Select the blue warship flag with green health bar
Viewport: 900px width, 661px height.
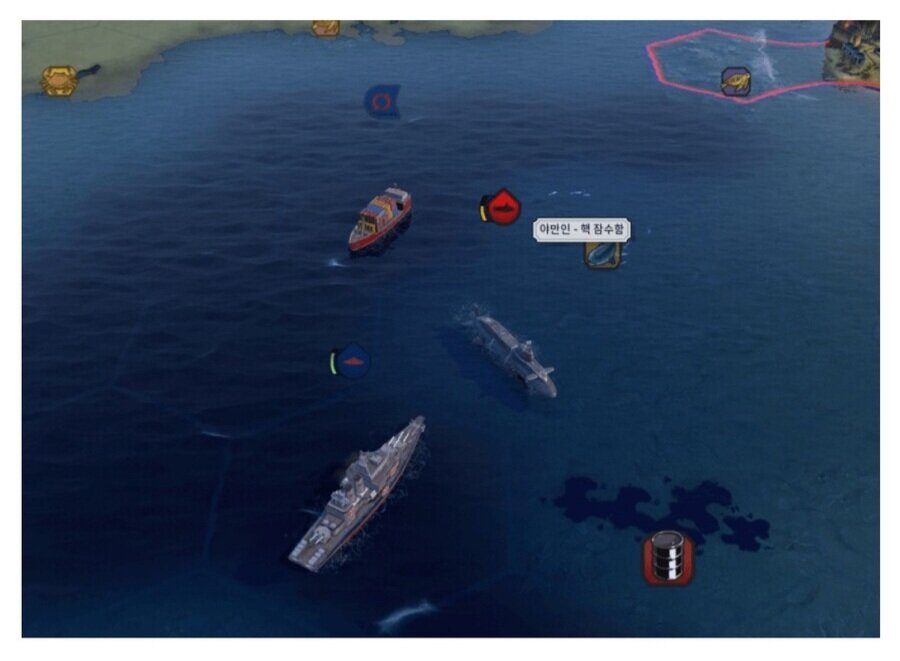pos(353,360)
